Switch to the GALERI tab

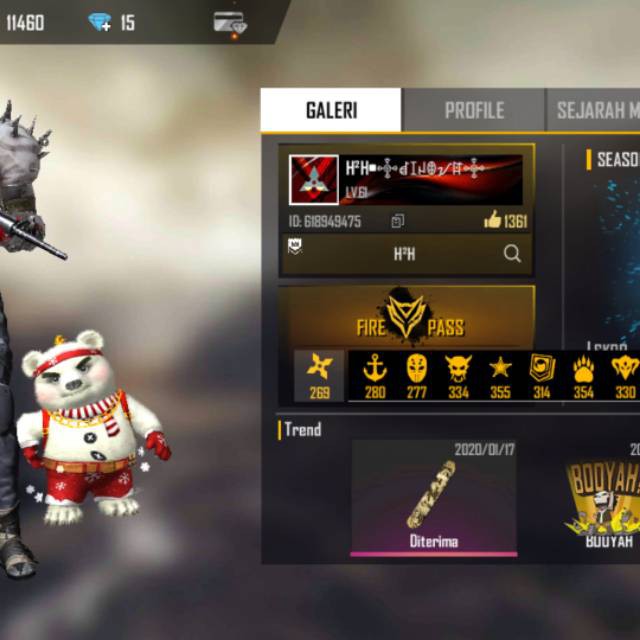tap(331, 110)
